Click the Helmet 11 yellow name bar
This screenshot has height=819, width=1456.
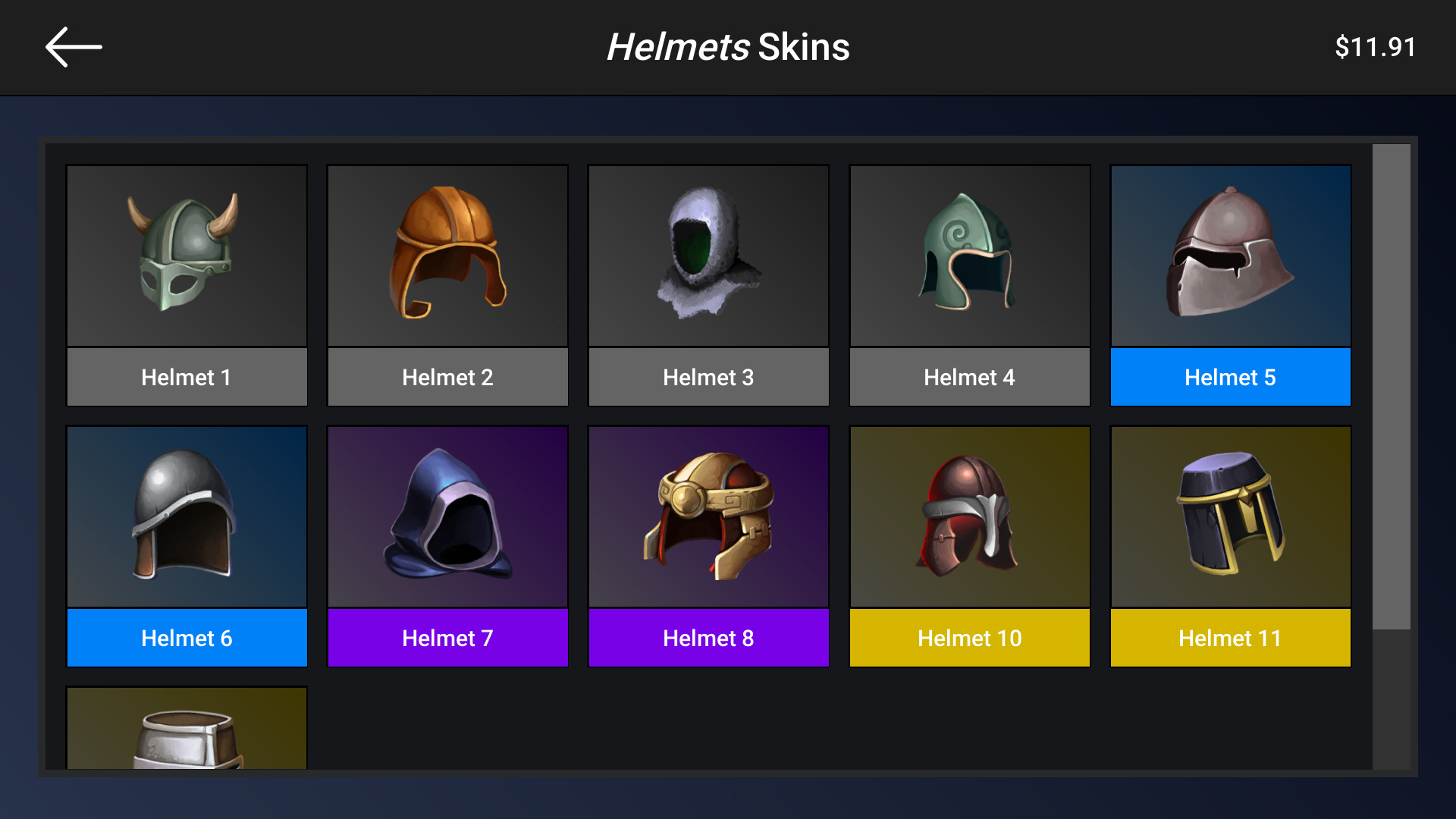[x=1230, y=638]
